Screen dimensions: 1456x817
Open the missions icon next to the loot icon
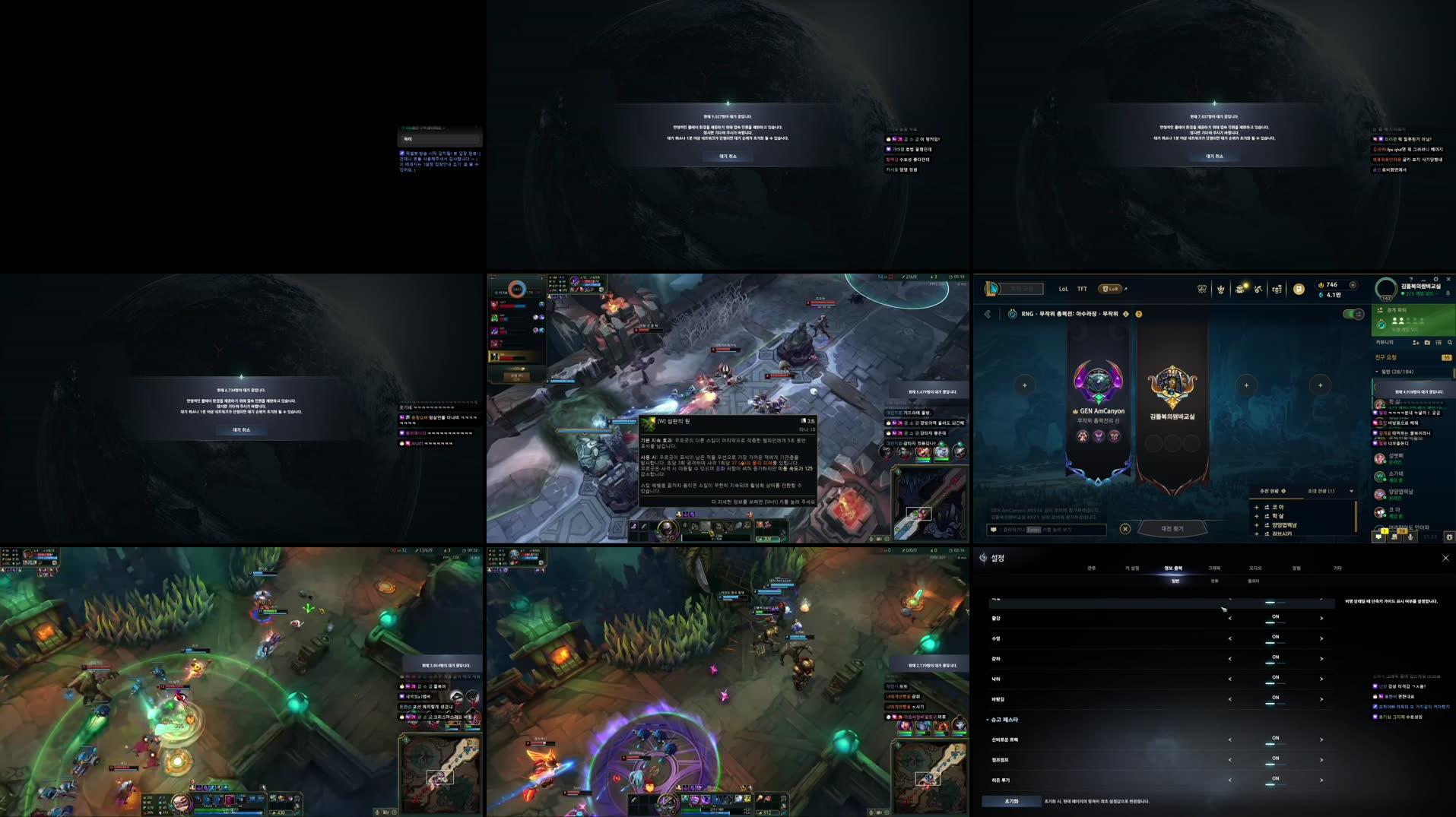(1258, 289)
